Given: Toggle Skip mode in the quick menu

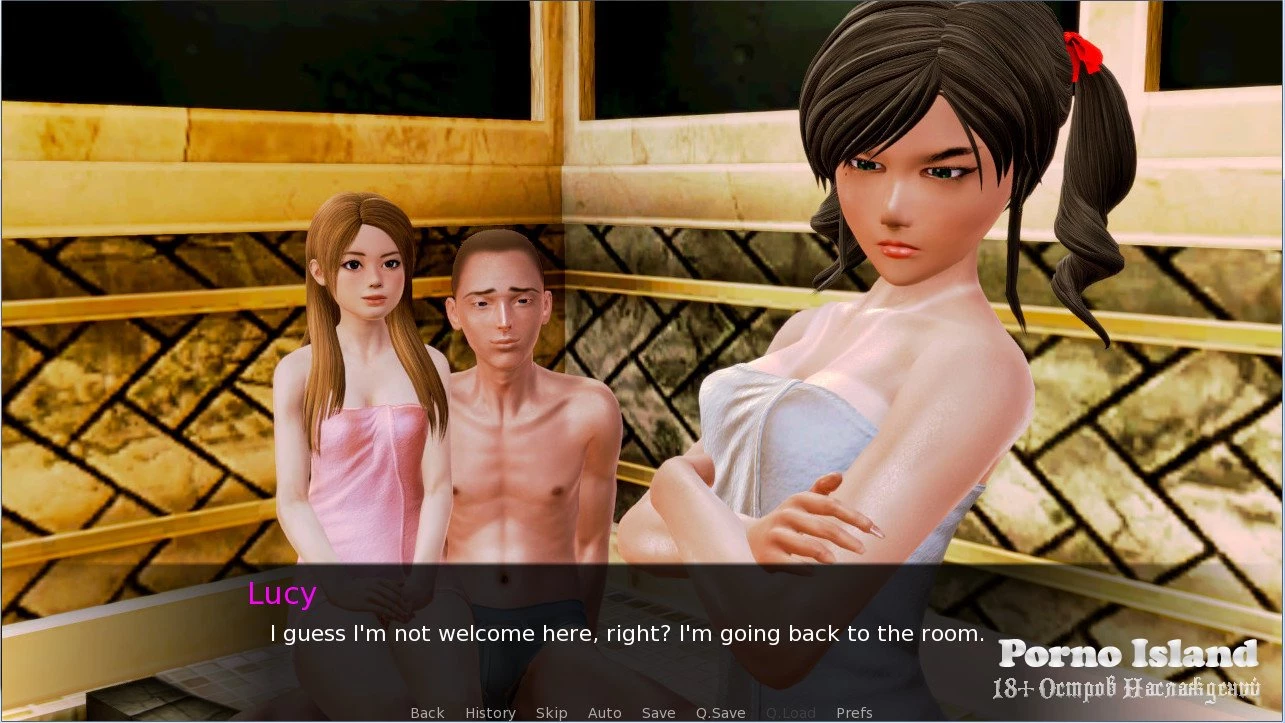Looking at the screenshot, I should (551, 713).
